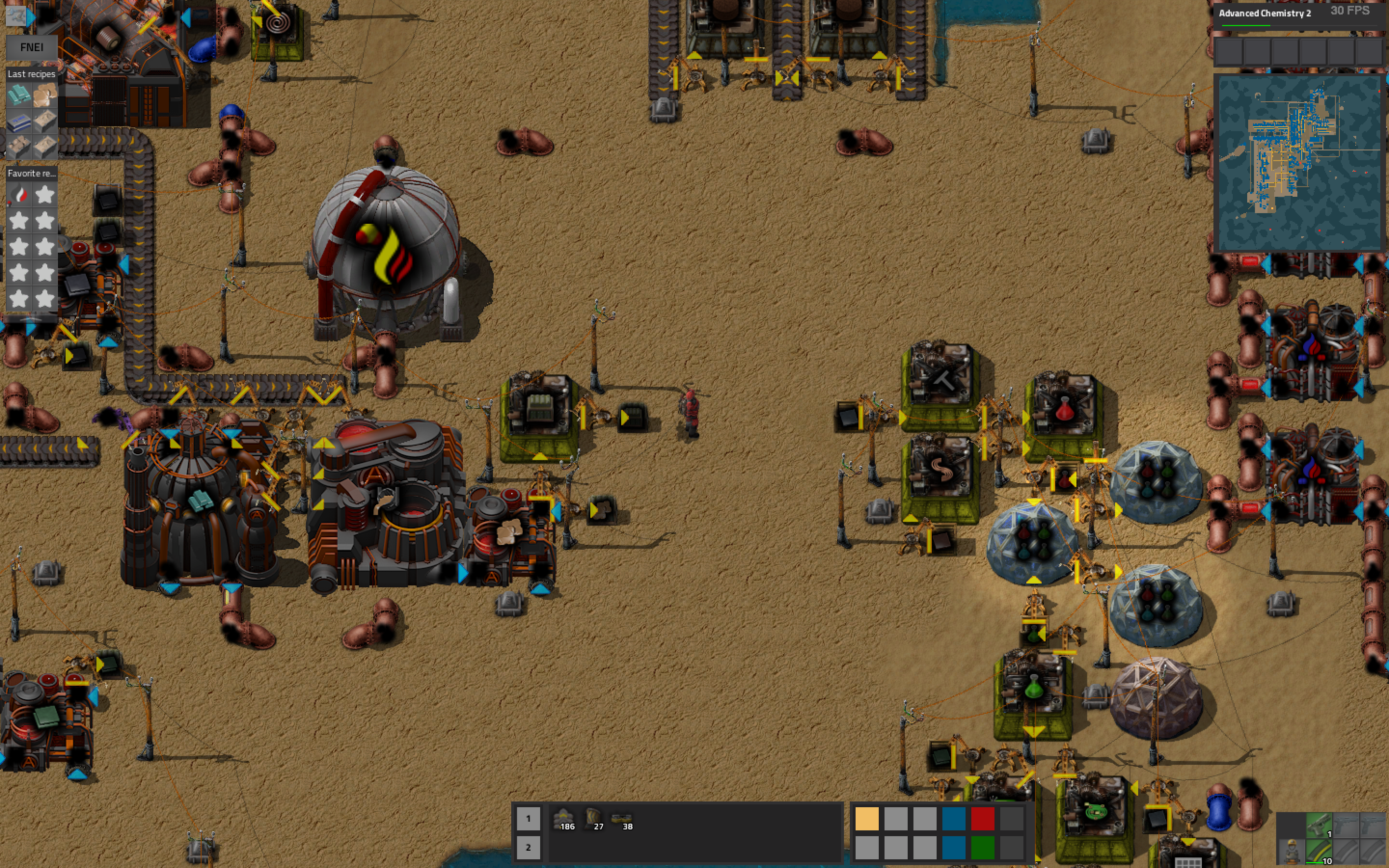Click the robot arm icon button
Image resolution: width=1389 pixels, height=868 pixels.
point(15,16)
